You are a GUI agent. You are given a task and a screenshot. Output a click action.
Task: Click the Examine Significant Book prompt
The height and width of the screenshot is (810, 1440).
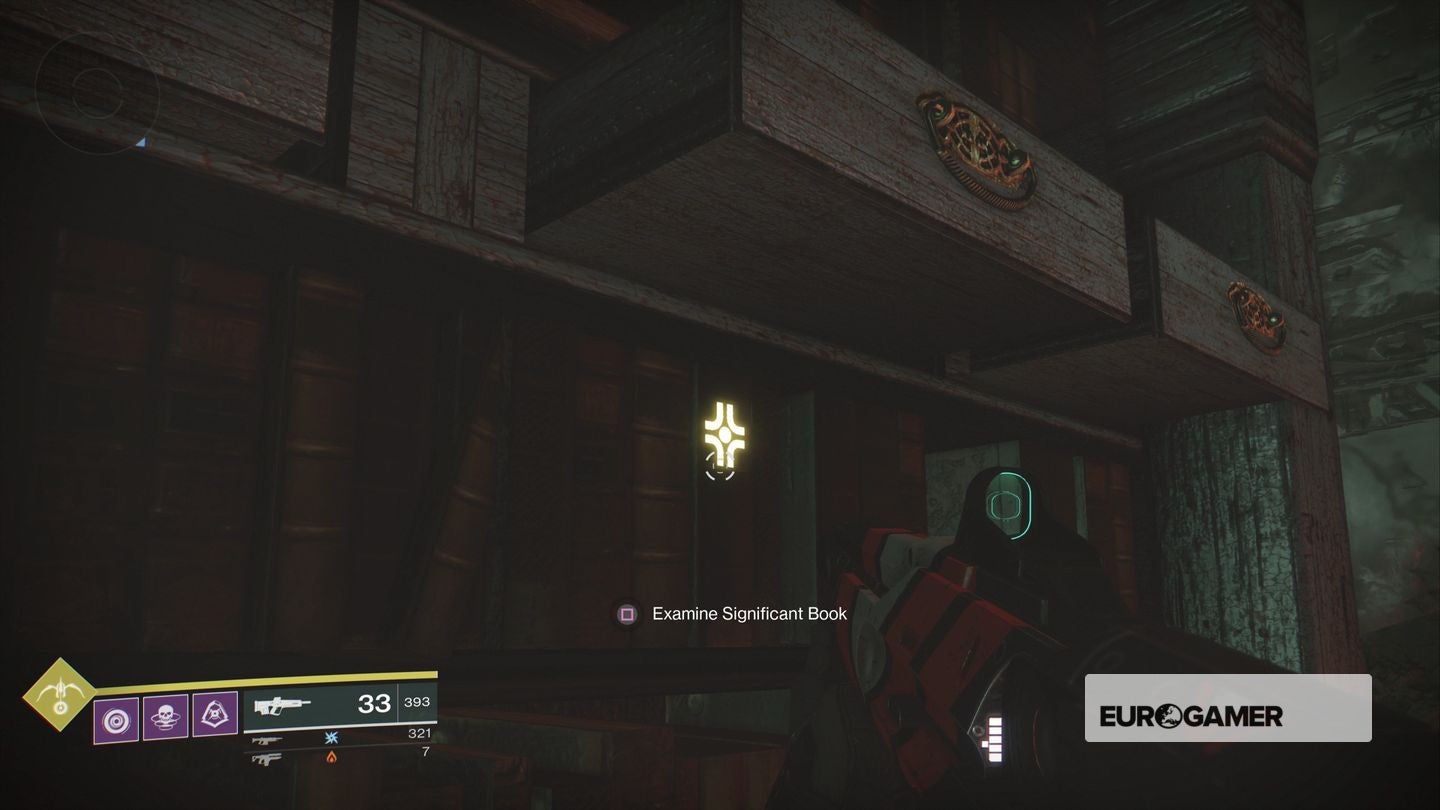pos(749,613)
